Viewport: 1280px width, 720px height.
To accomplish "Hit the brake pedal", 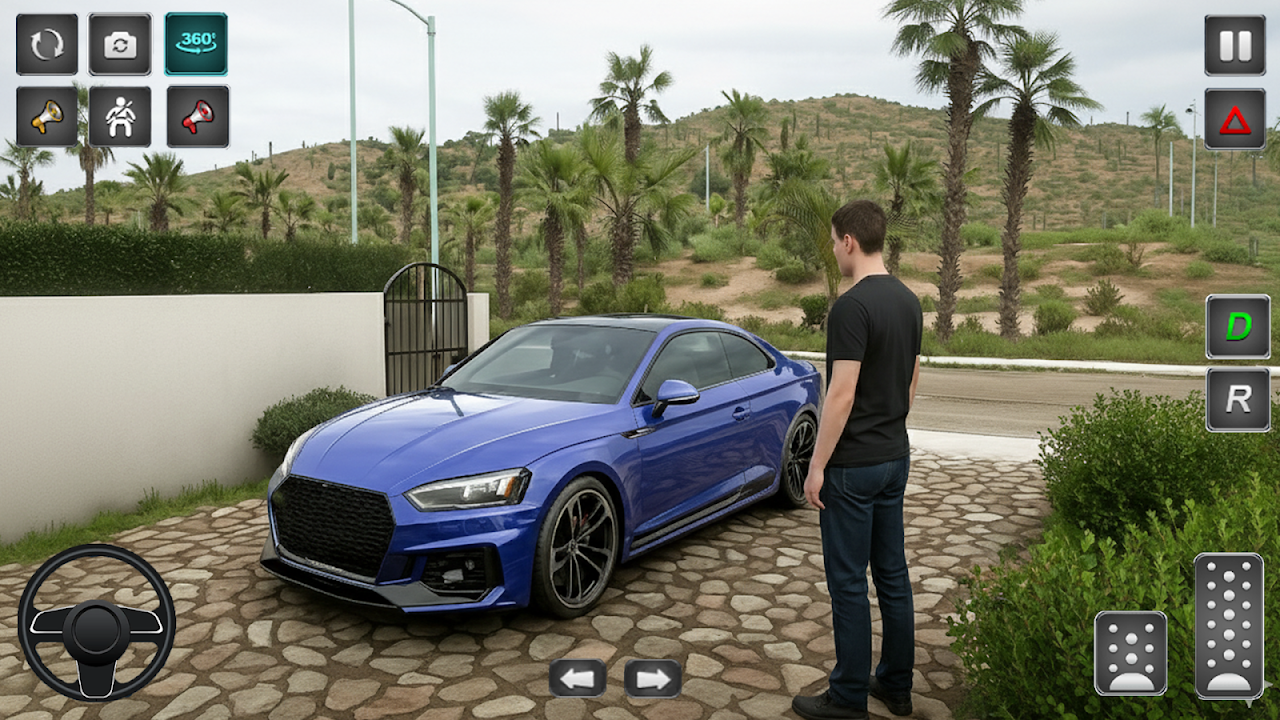I will pos(1131,653).
